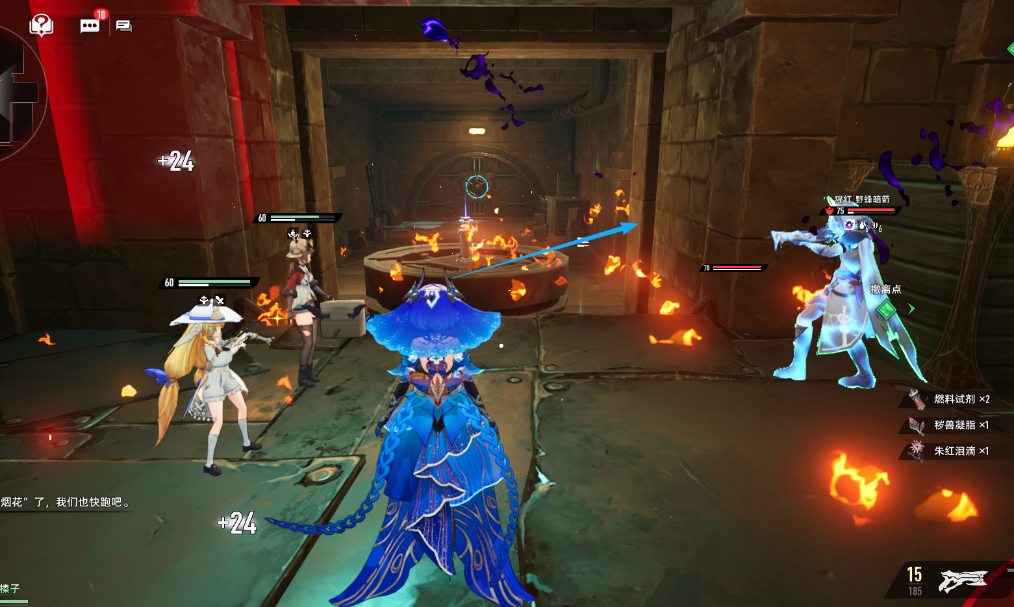Toggle the chat window bubble icon

point(124,25)
